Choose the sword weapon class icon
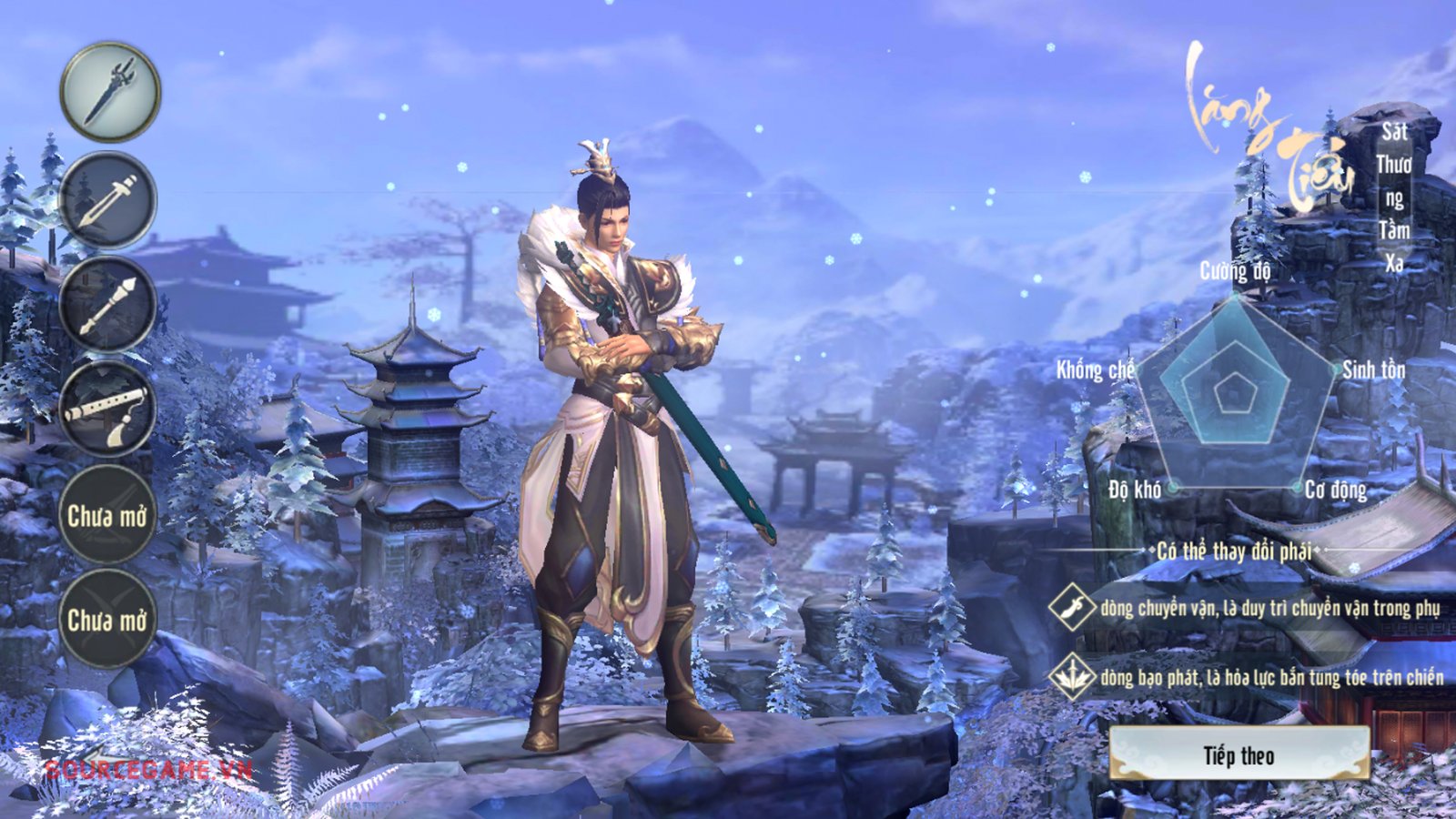1456x819 pixels. [107, 200]
